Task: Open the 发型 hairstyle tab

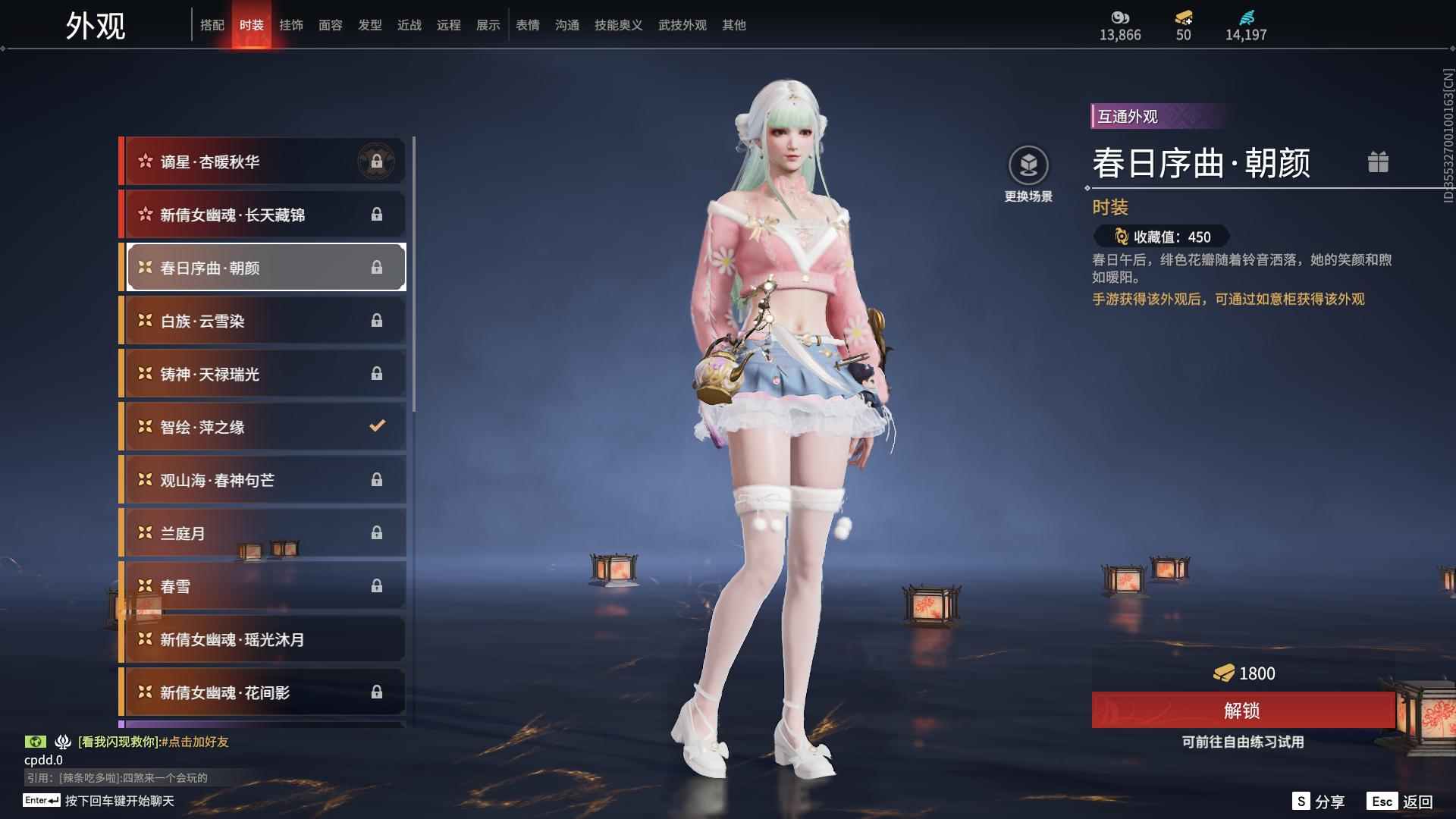Action: point(369,24)
